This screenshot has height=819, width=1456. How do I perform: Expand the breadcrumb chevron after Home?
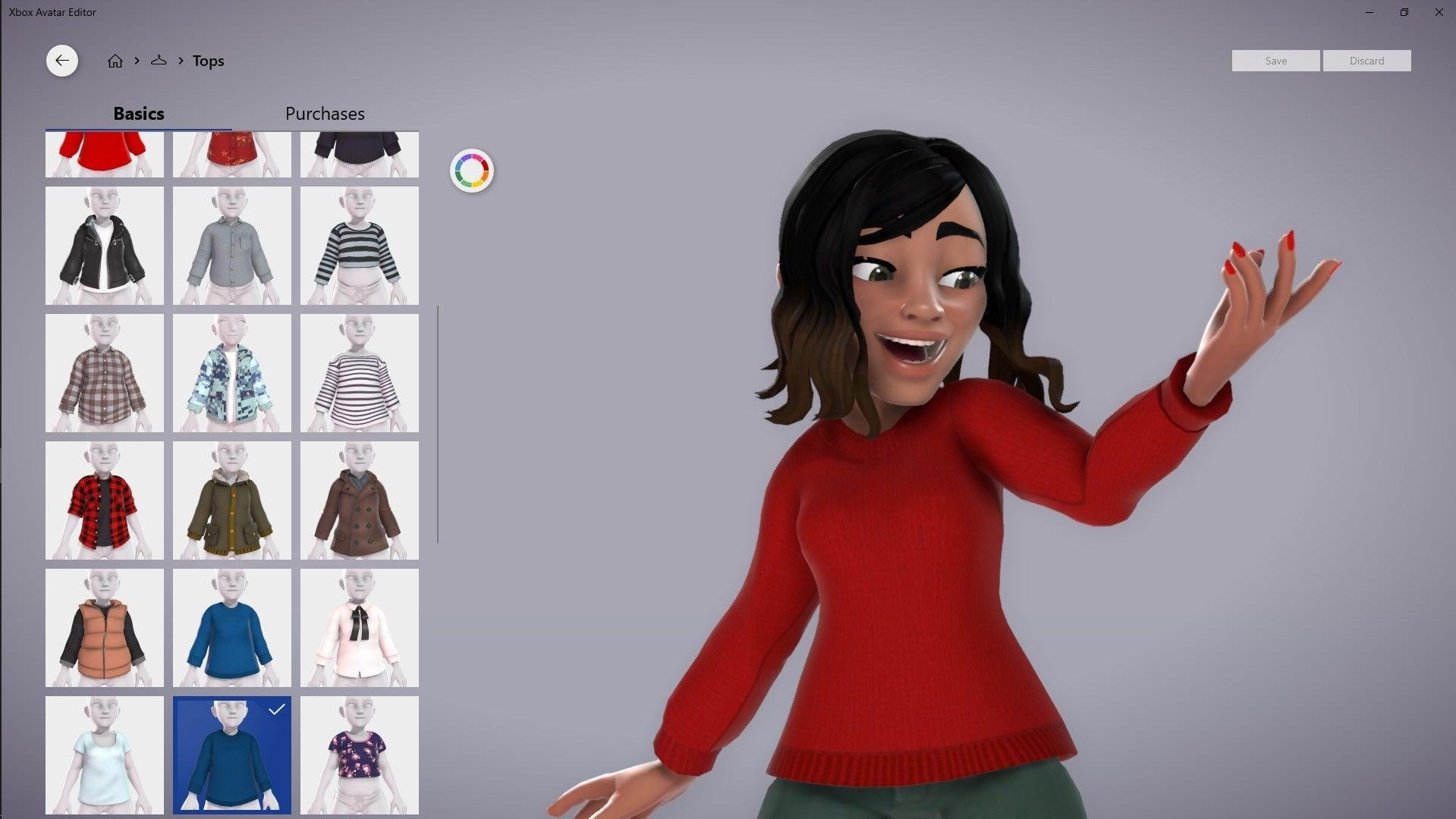coord(137,61)
